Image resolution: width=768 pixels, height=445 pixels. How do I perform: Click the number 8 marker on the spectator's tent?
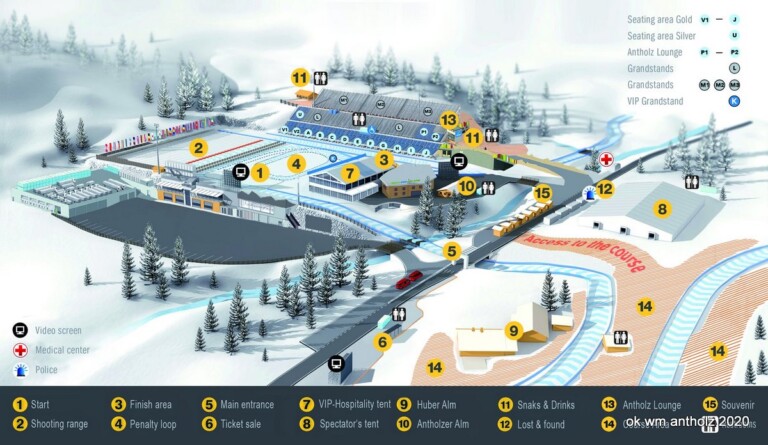[x=661, y=209]
